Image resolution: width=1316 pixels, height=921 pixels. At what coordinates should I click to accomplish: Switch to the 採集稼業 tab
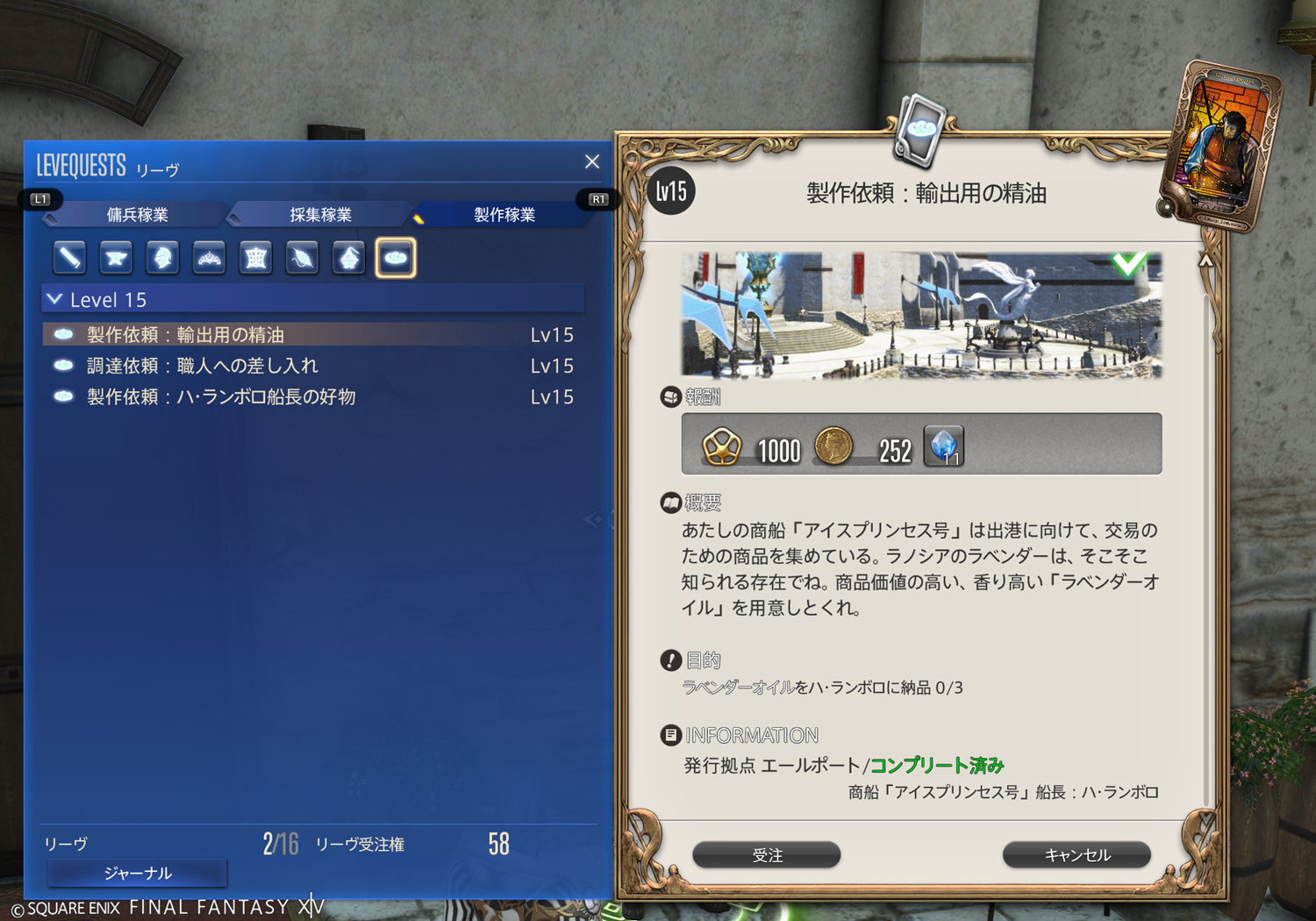(320, 215)
